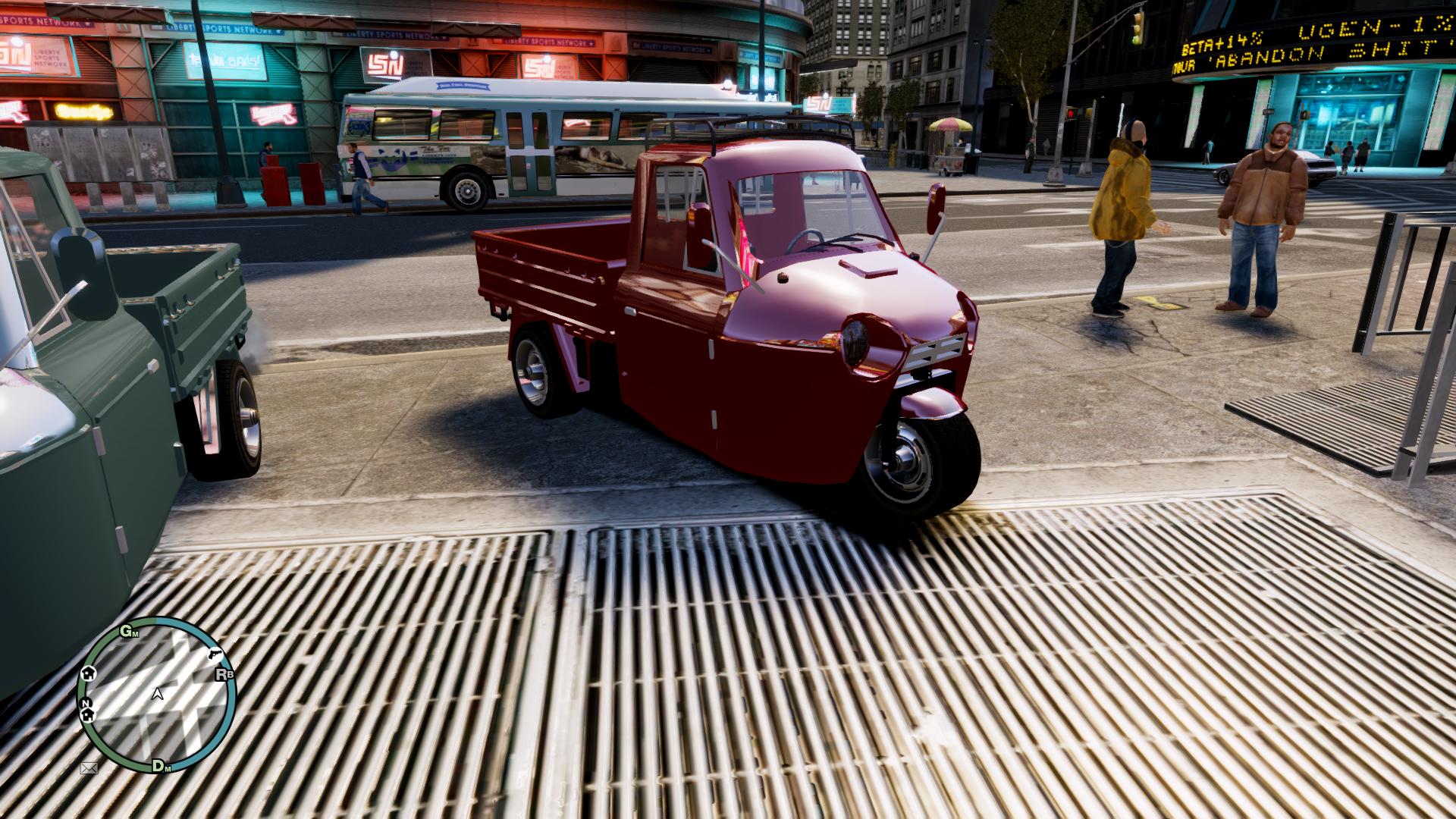Click the green G mission marker

click(127, 631)
